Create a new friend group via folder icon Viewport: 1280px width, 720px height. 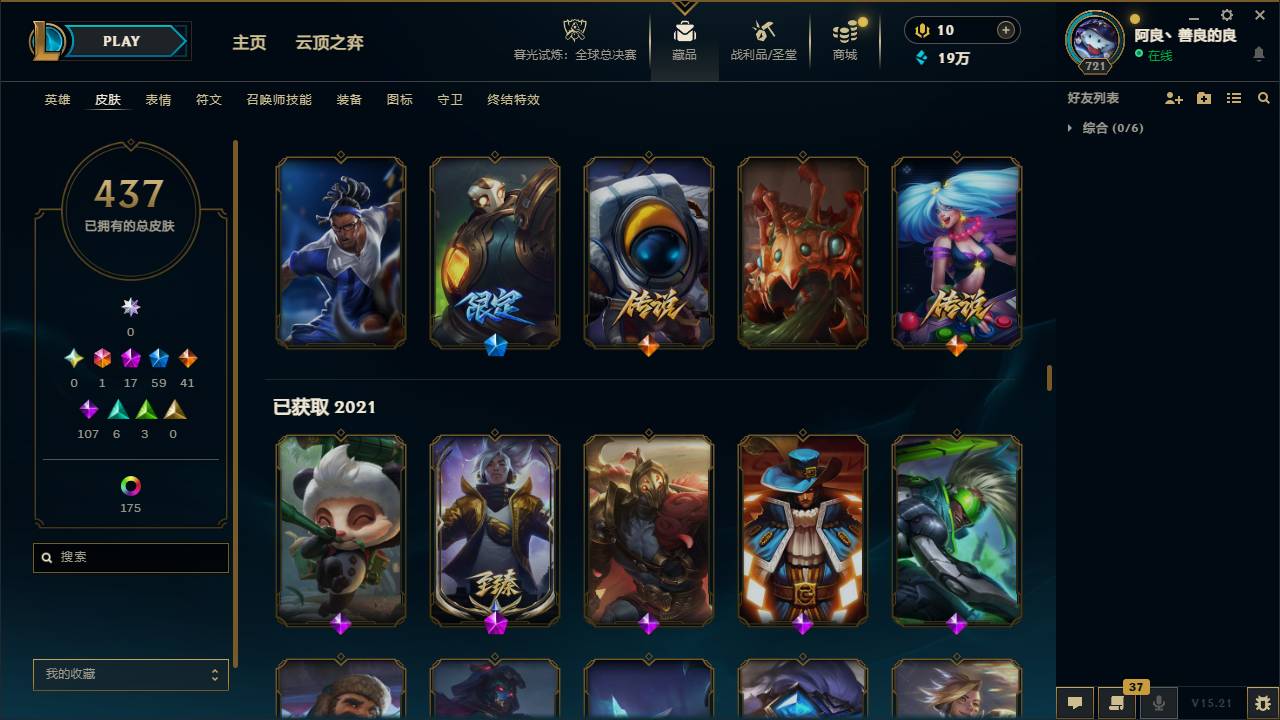(x=1204, y=97)
